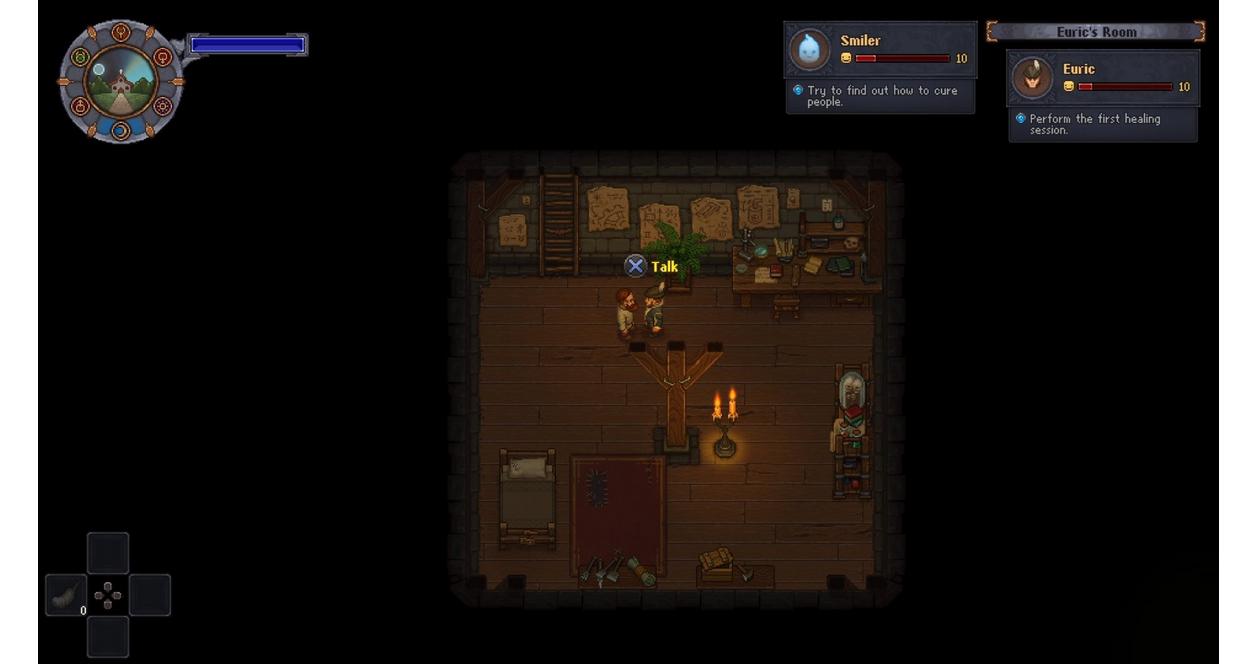Click Euric's portrait icon
Image resolution: width=1256 pixels, height=664 pixels.
[x=1032, y=78]
